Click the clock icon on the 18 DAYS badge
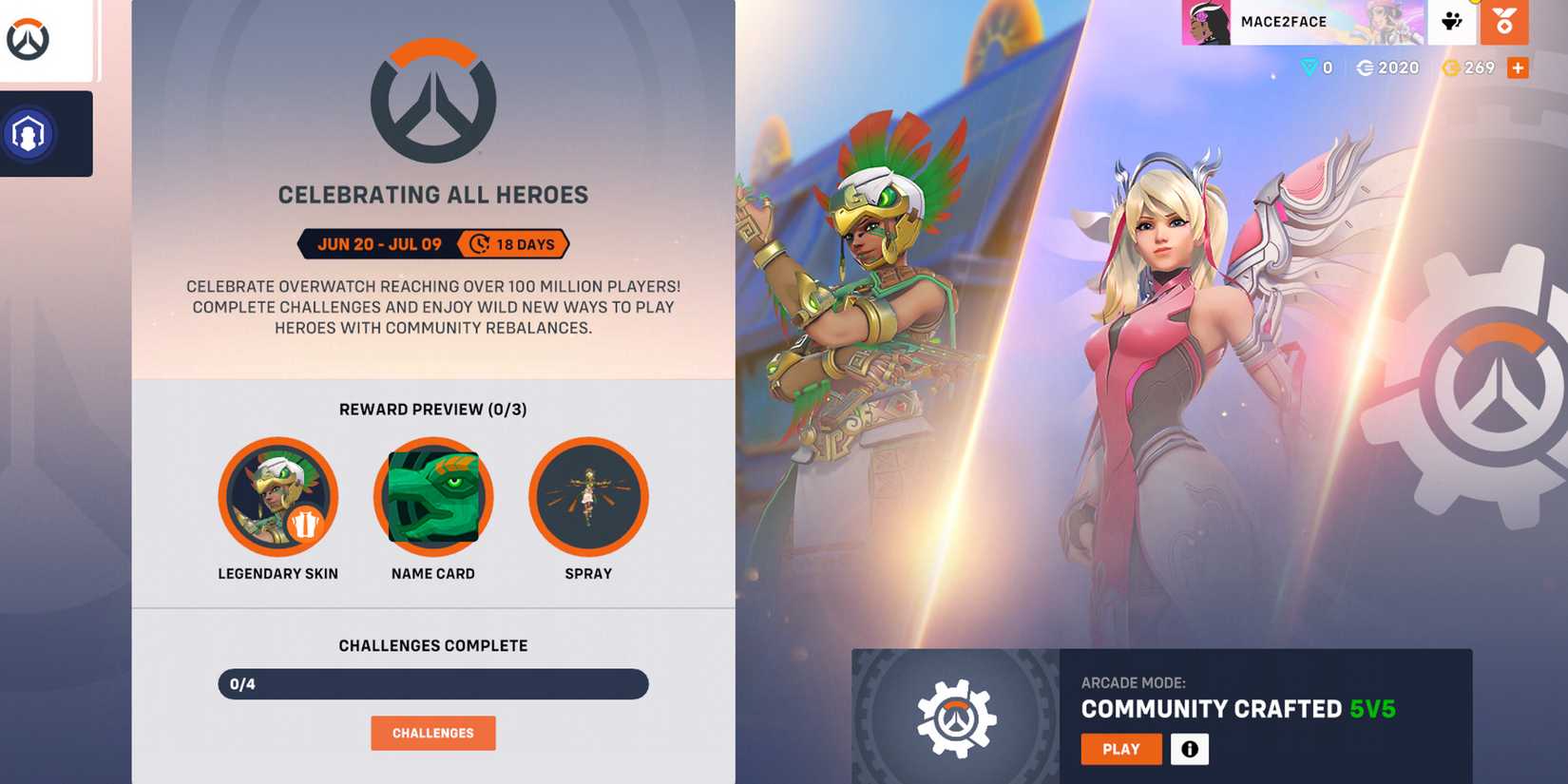Viewport: 1568px width, 784px height. coord(480,244)
